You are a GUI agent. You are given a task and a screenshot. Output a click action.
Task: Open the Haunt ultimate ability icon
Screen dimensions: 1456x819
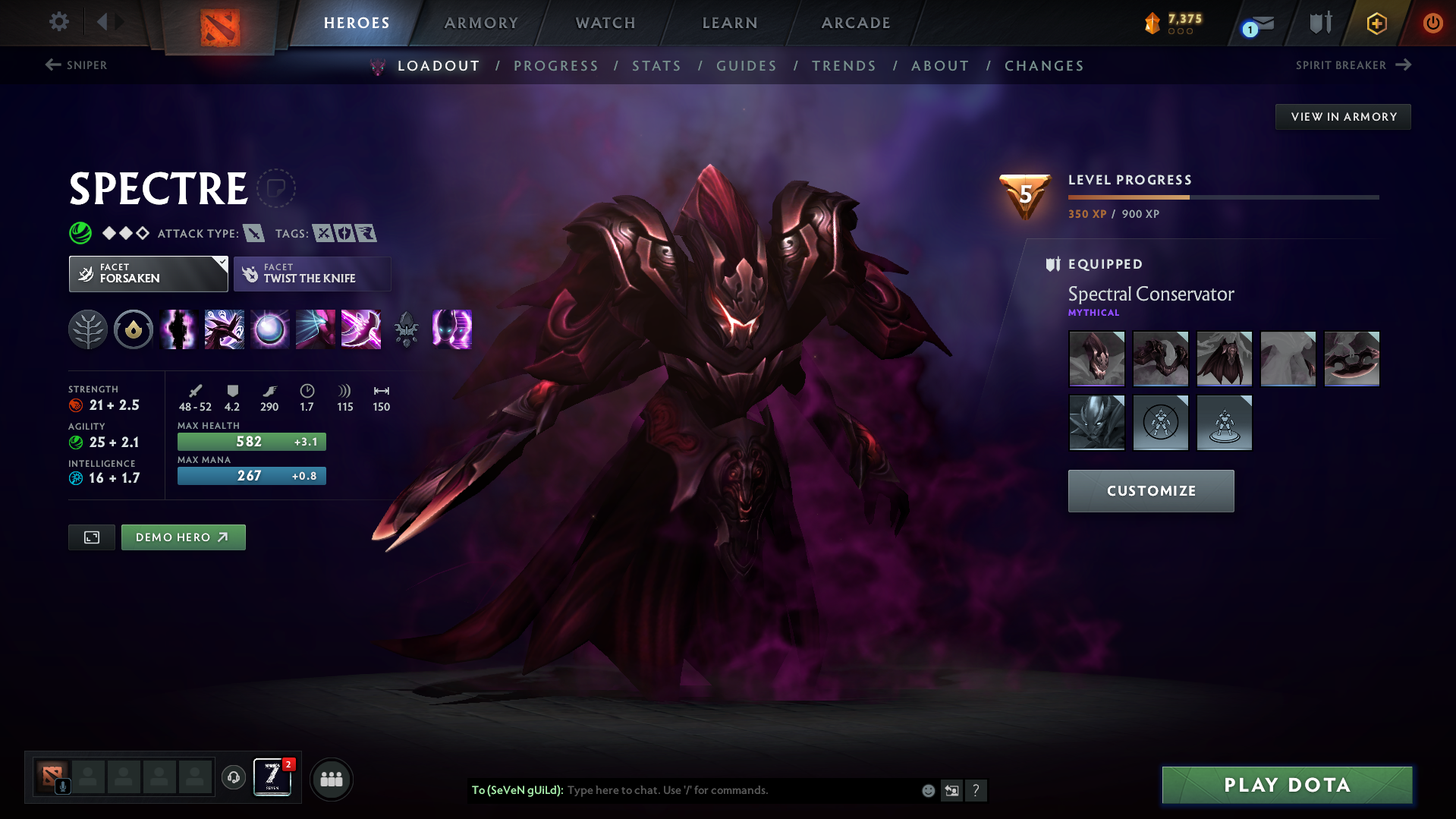point(451,329)
